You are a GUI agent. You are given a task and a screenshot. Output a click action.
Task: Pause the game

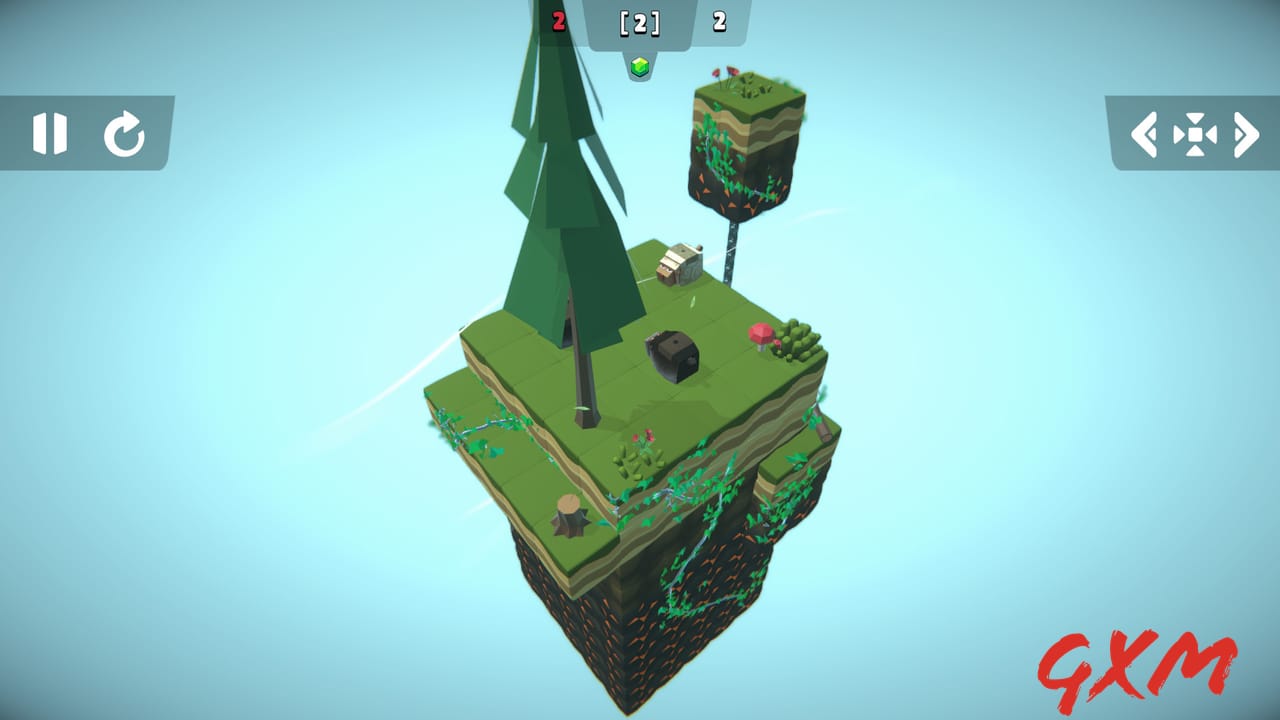52,134
